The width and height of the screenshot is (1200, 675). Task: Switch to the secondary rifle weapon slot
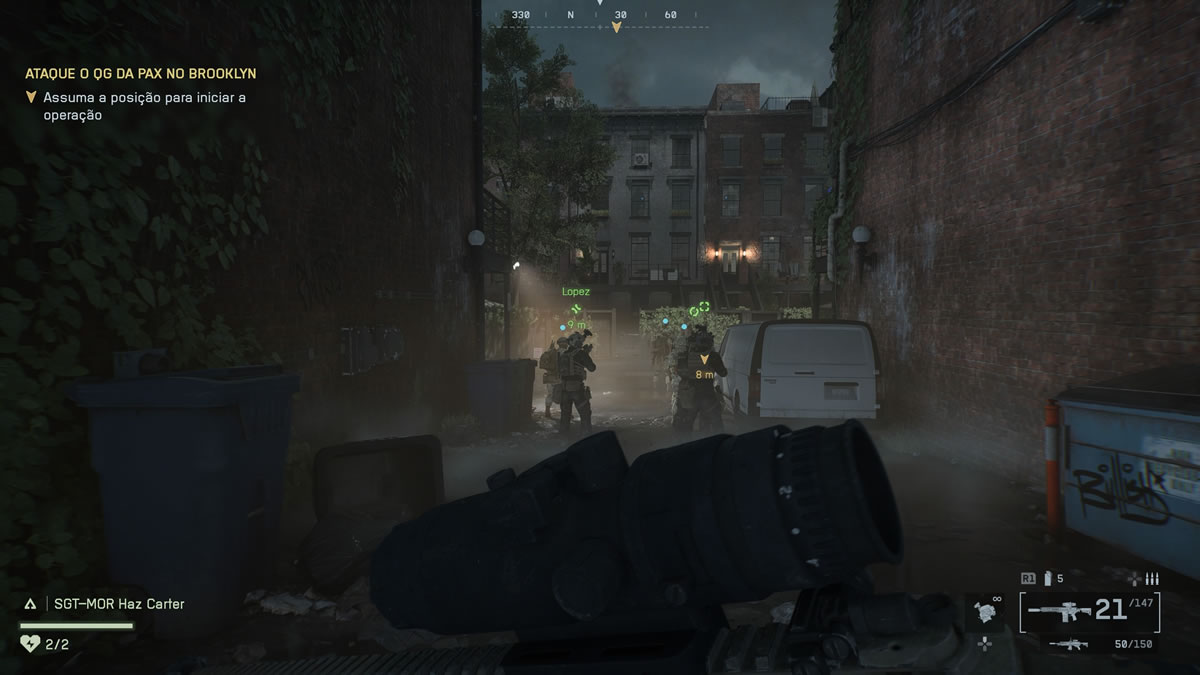pyautogui.click(x=1068, y=644)
